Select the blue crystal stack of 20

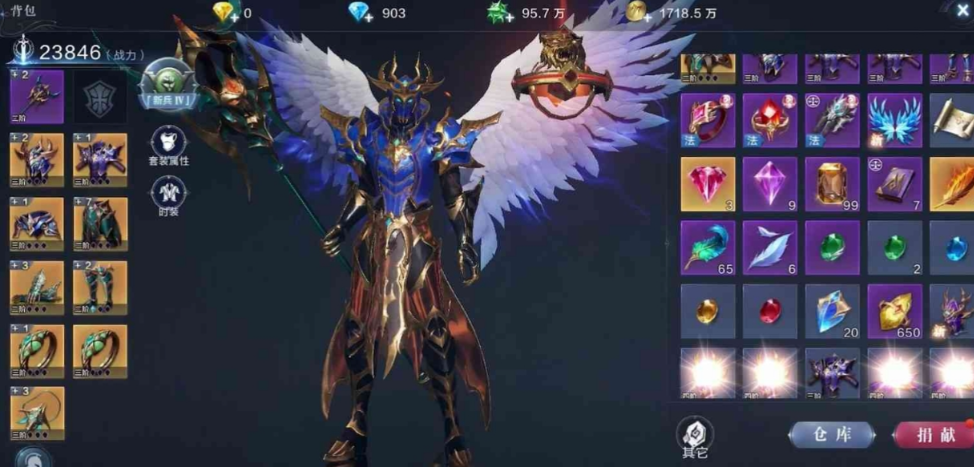pos(832,311)
